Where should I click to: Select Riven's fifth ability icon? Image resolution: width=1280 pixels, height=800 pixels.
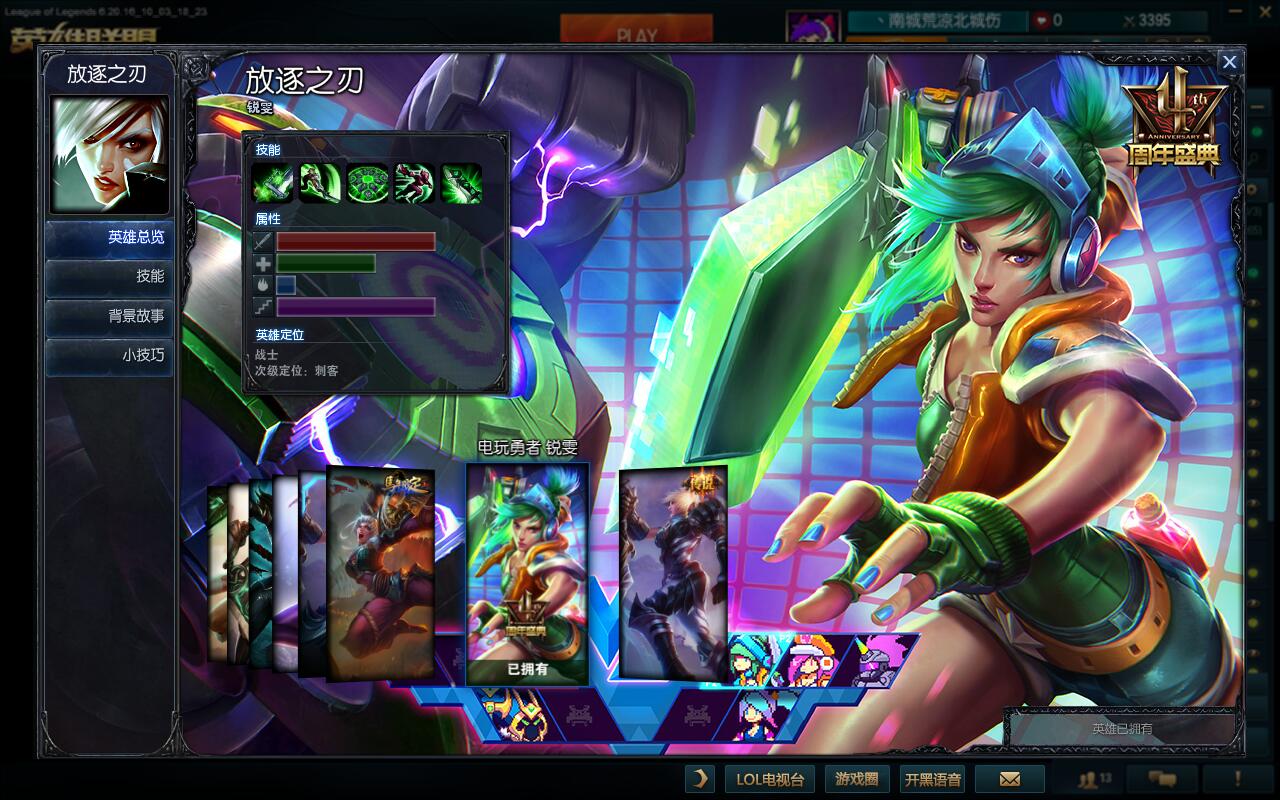(x=461, y=183)
